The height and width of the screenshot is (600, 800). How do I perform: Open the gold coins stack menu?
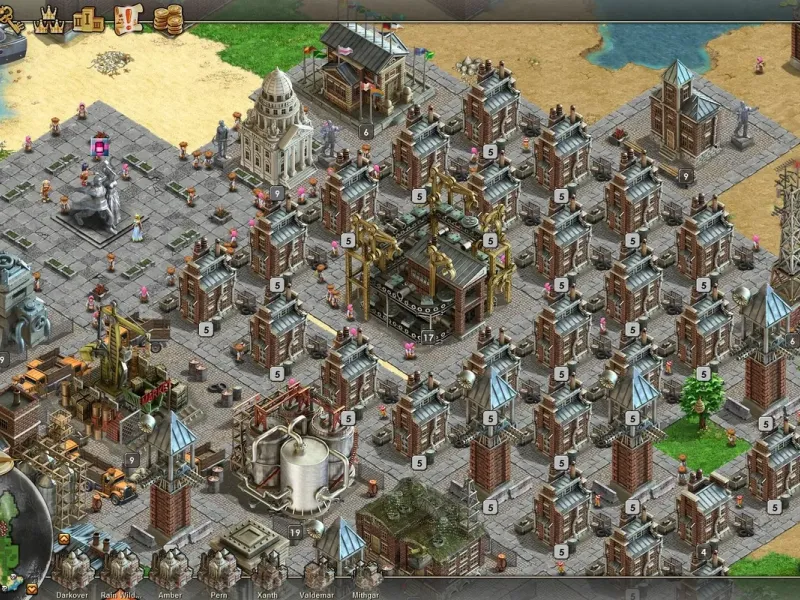pos(168,18)
